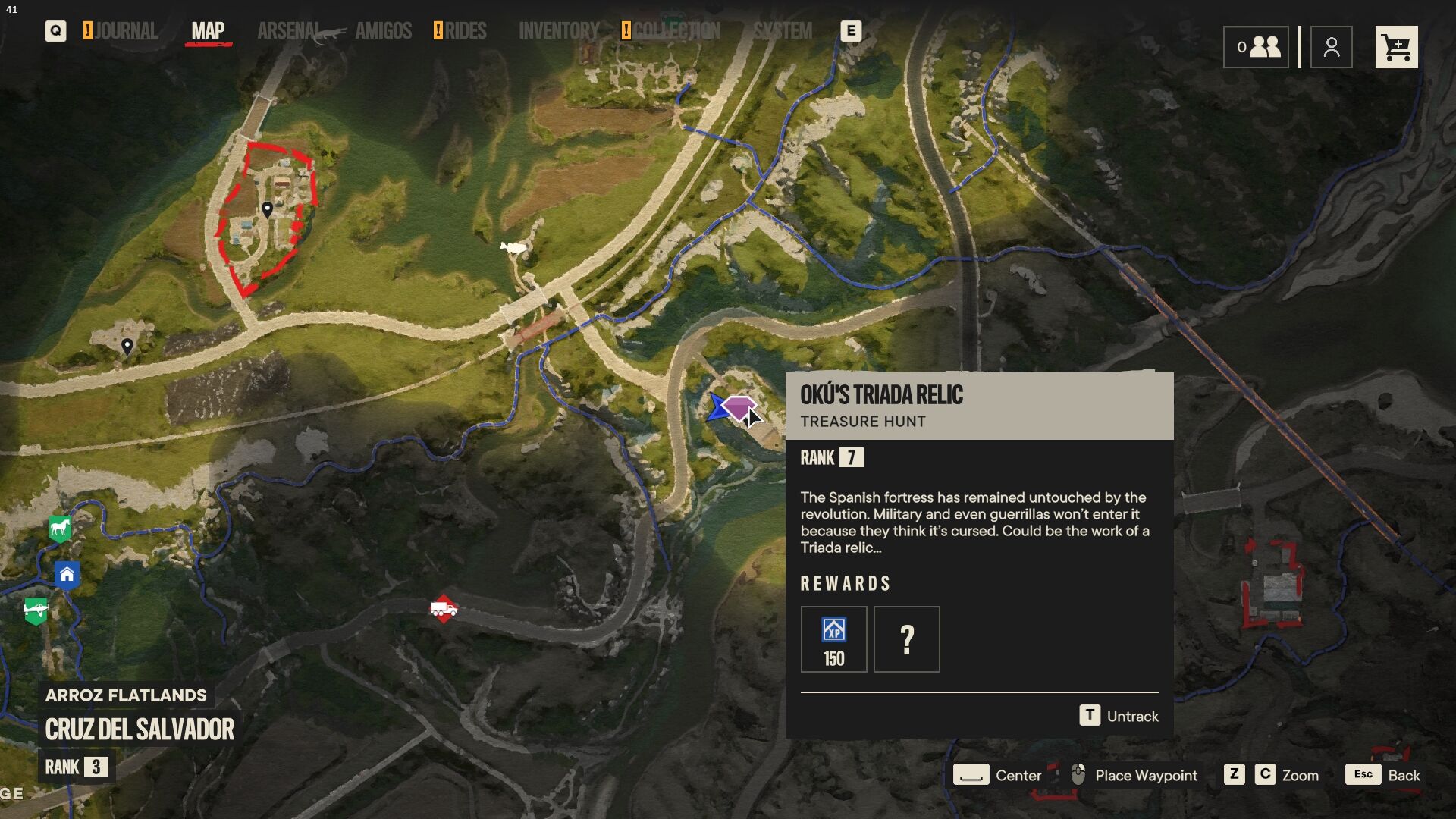
Task: Select the purple treasure hunt gem marker
Action: pos(739,408)
